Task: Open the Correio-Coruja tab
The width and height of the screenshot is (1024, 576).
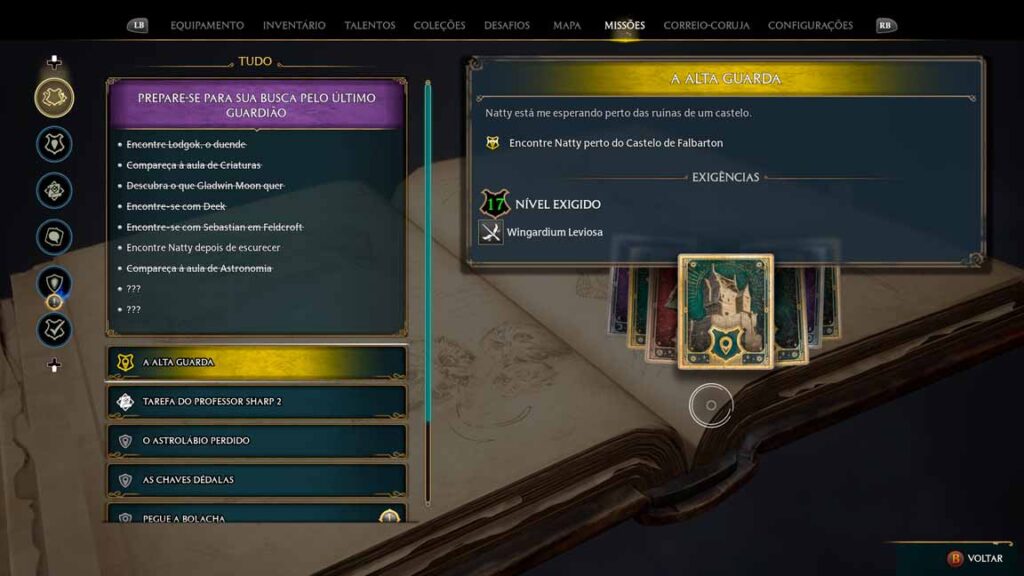Action: [x=706, y=25]
